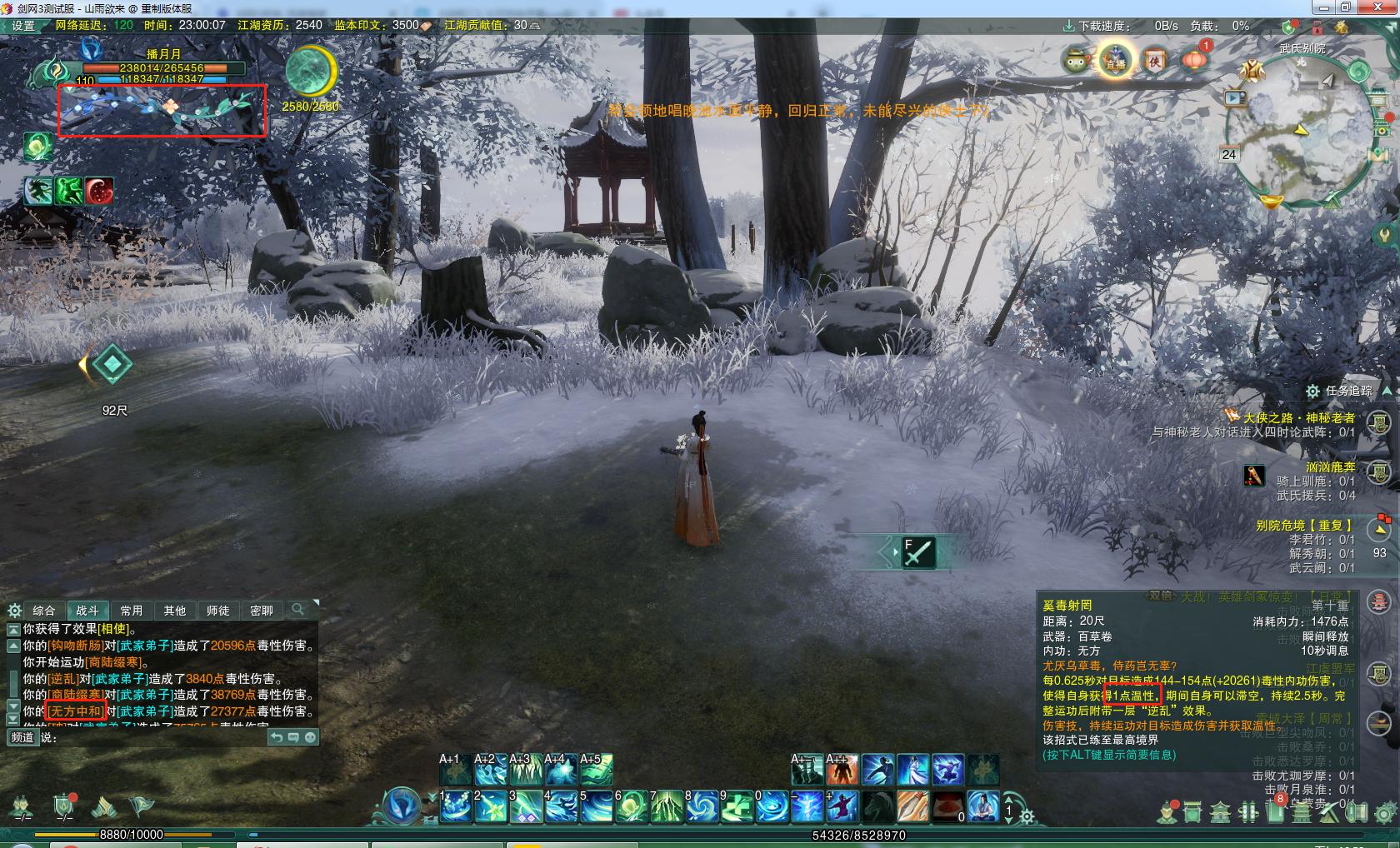This screenshot has height=848, width=1400.
Task: Use the horse mount slot
Action: coord(877,806)
